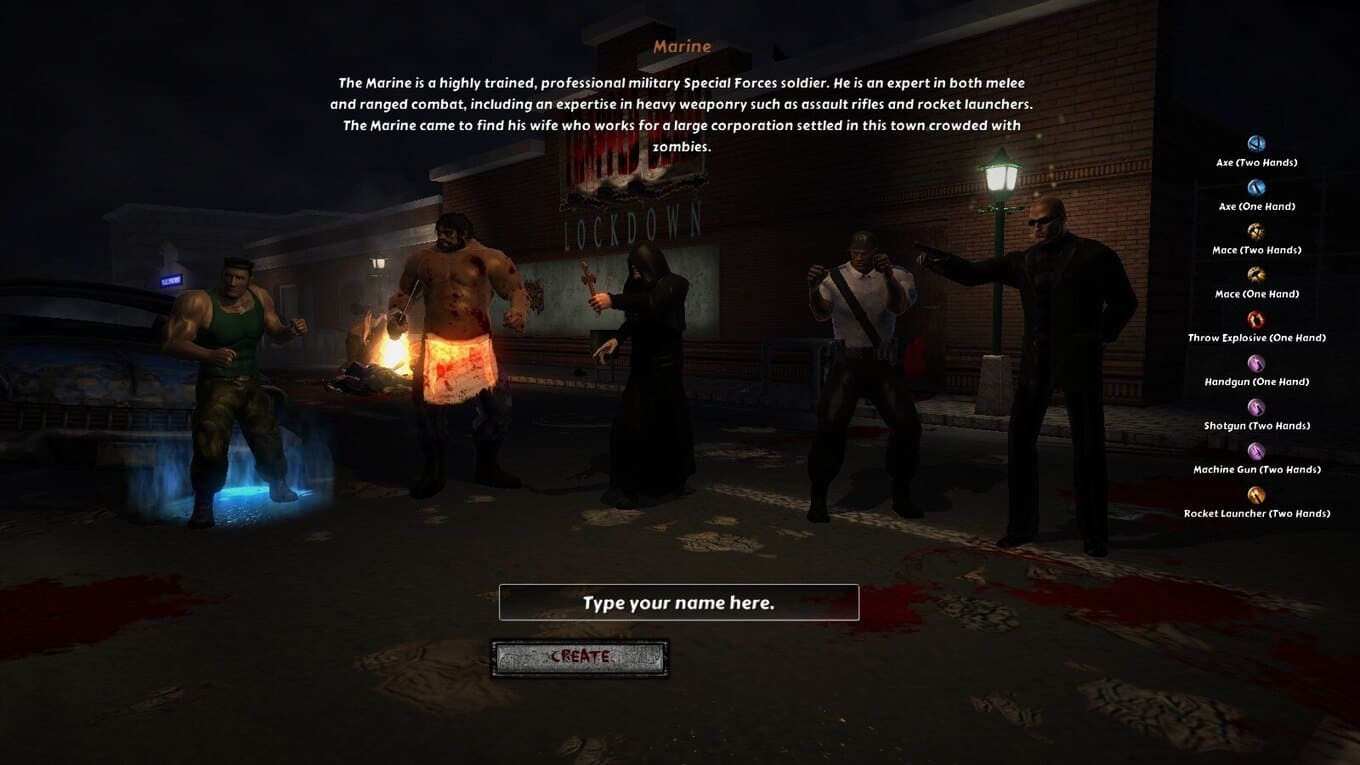Select the officer in the white shirt
This screenshot has width=1360, height=765.
coord(860,370)
